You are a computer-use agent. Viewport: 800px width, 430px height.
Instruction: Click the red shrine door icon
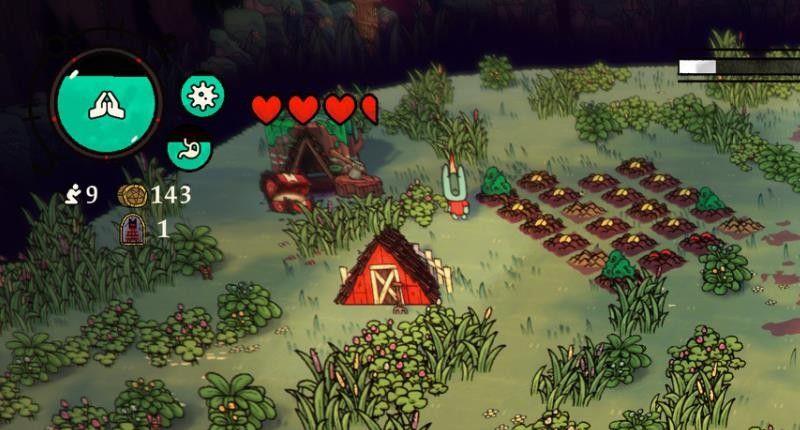coord(130,230)
